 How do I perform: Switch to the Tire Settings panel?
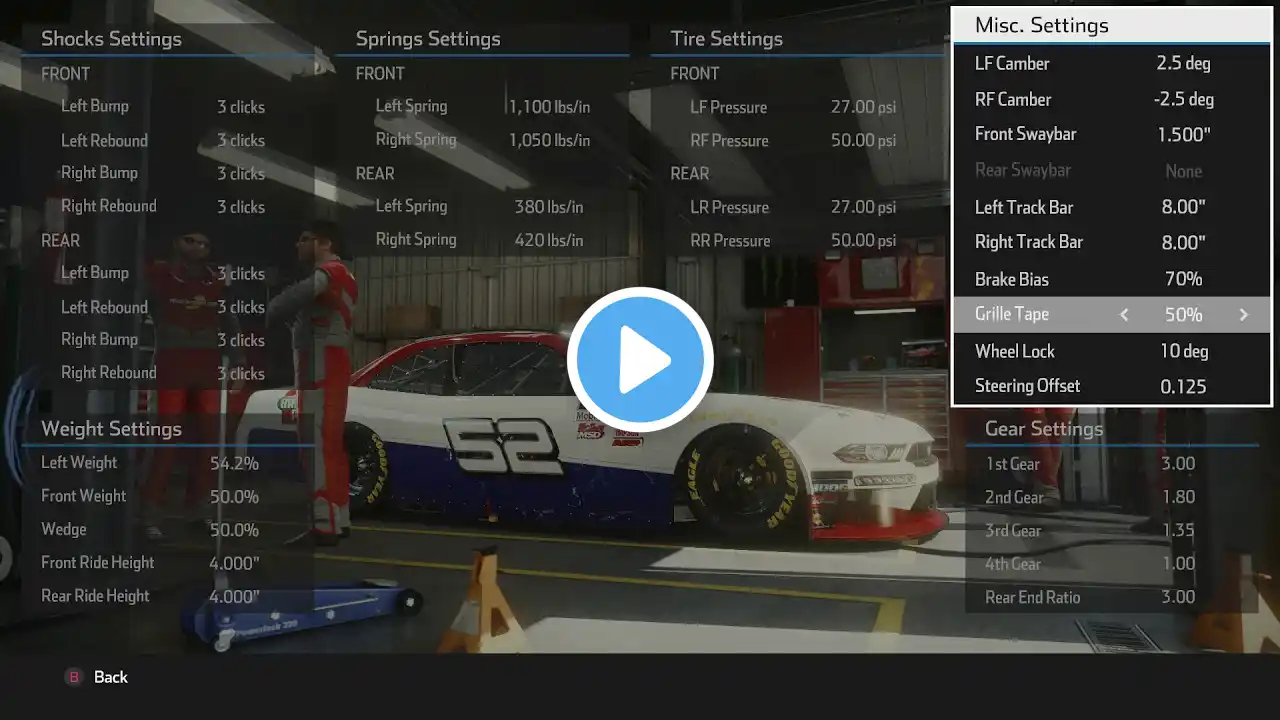[x=726, y=39]
